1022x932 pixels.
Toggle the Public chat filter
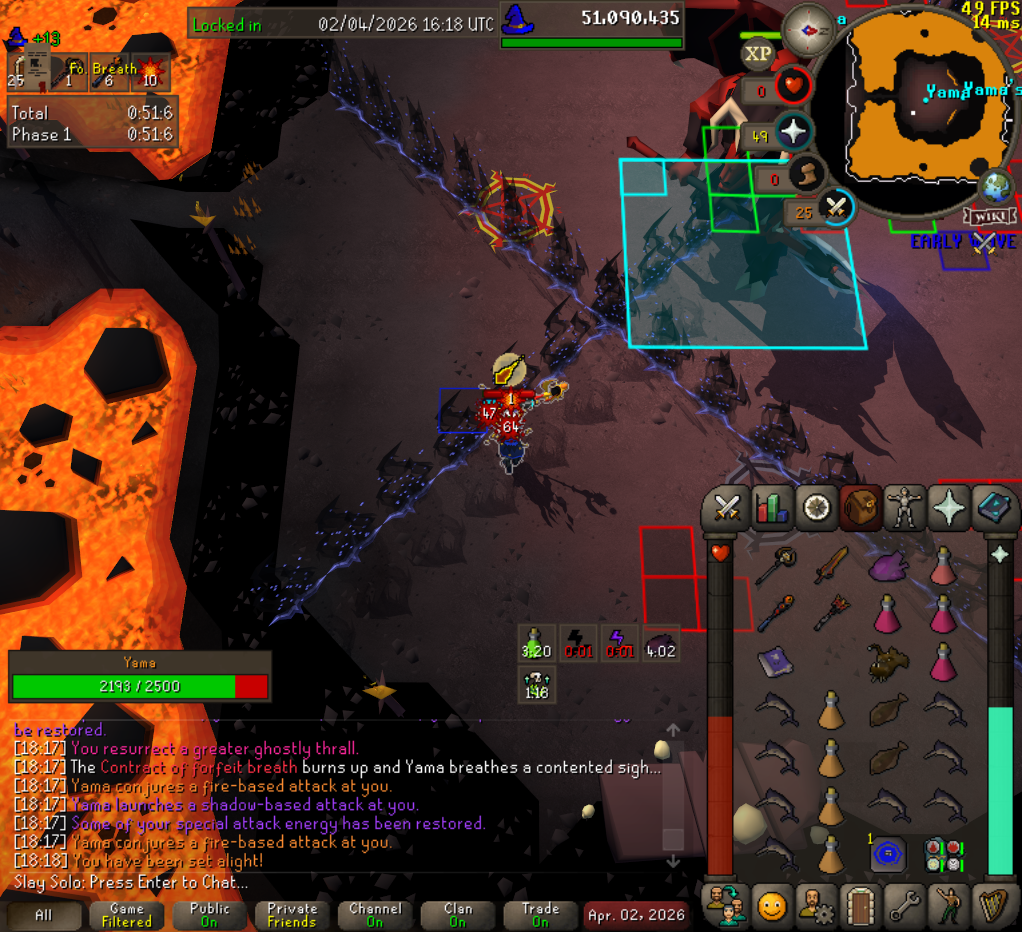coord(209,915)
